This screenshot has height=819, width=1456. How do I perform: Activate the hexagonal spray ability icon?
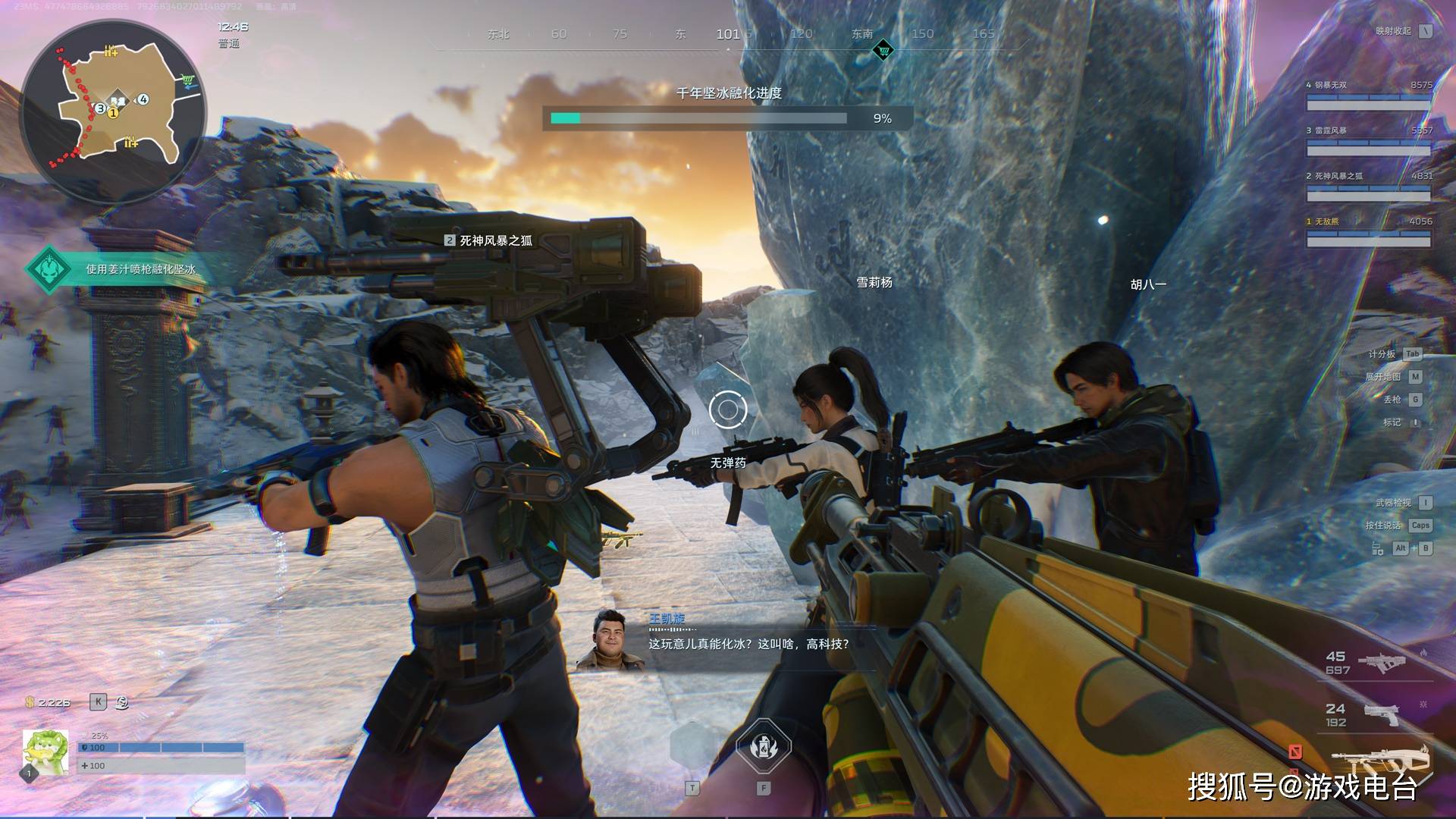click(x=764, y=748)
